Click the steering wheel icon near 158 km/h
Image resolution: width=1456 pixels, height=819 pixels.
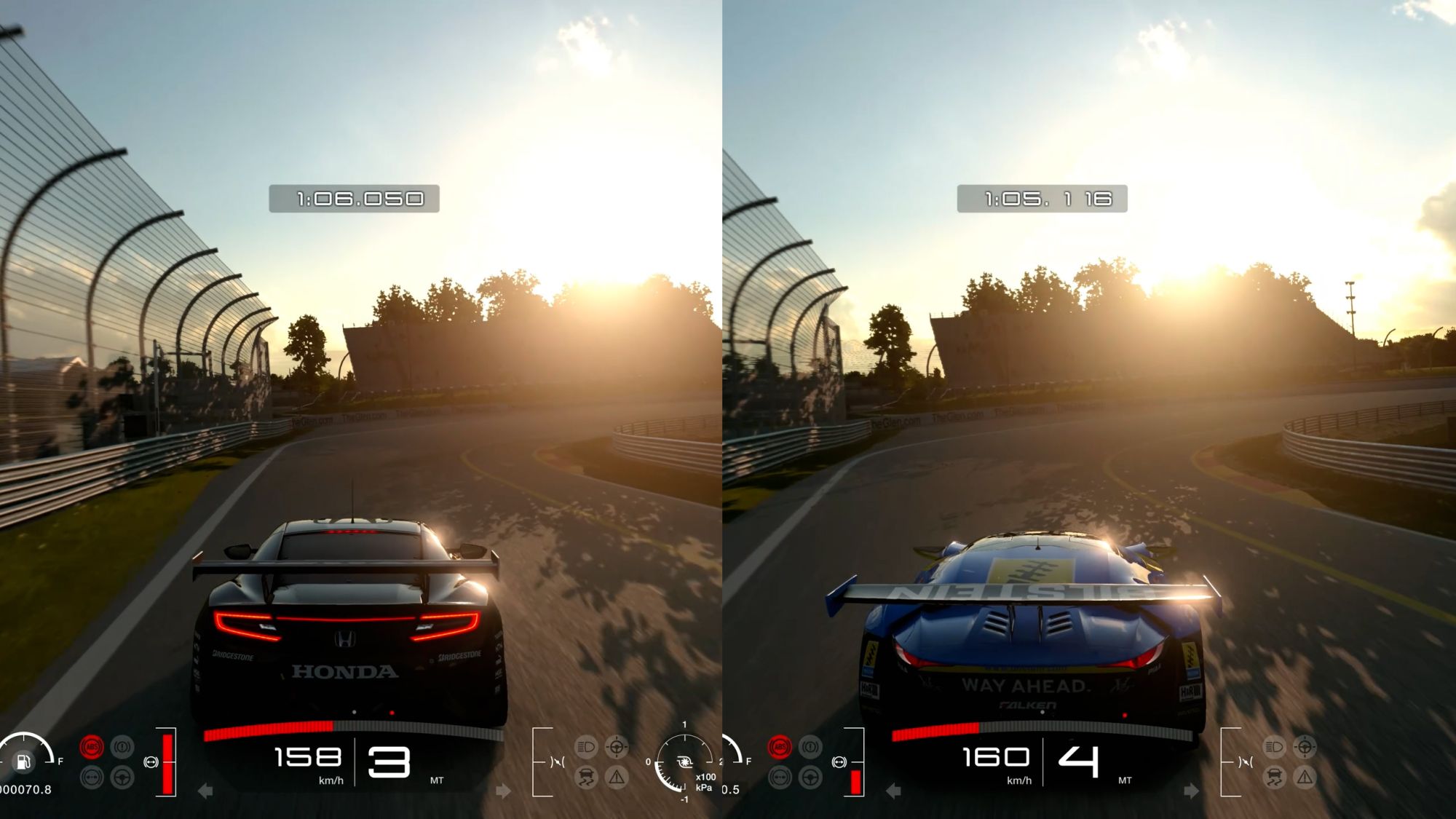coord(122,778)
